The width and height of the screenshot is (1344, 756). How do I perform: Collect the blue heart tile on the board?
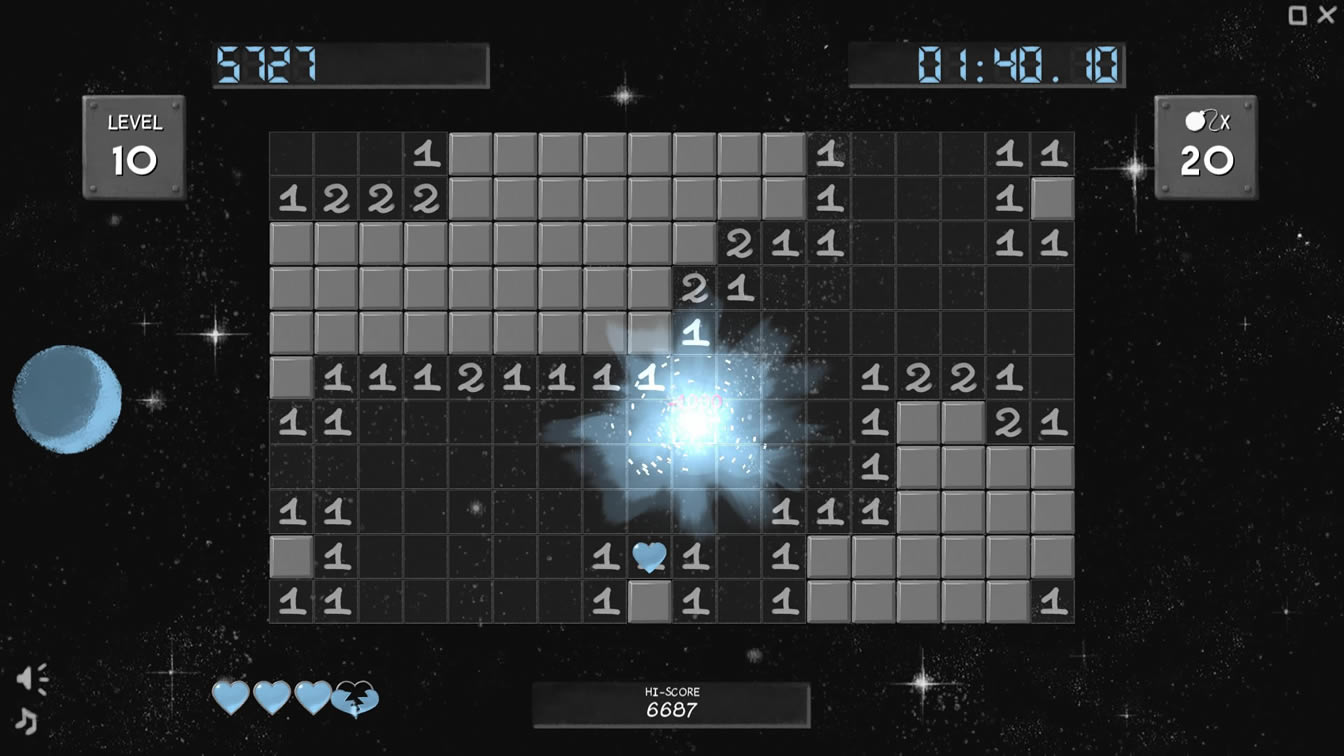pyautogui.click(x=649, y=557)
